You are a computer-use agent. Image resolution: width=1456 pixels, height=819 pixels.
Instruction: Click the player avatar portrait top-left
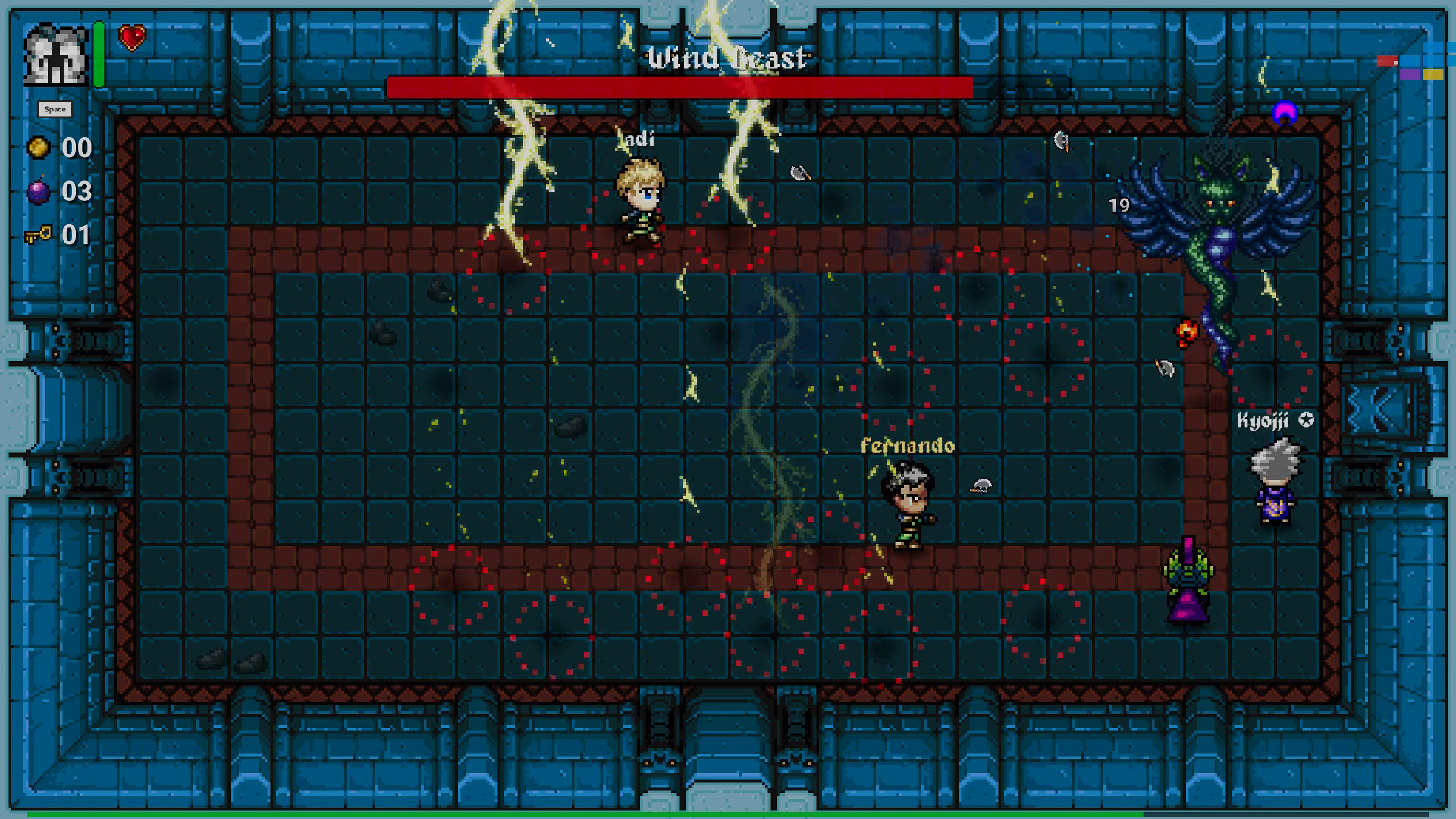click(x=55, y=55)
